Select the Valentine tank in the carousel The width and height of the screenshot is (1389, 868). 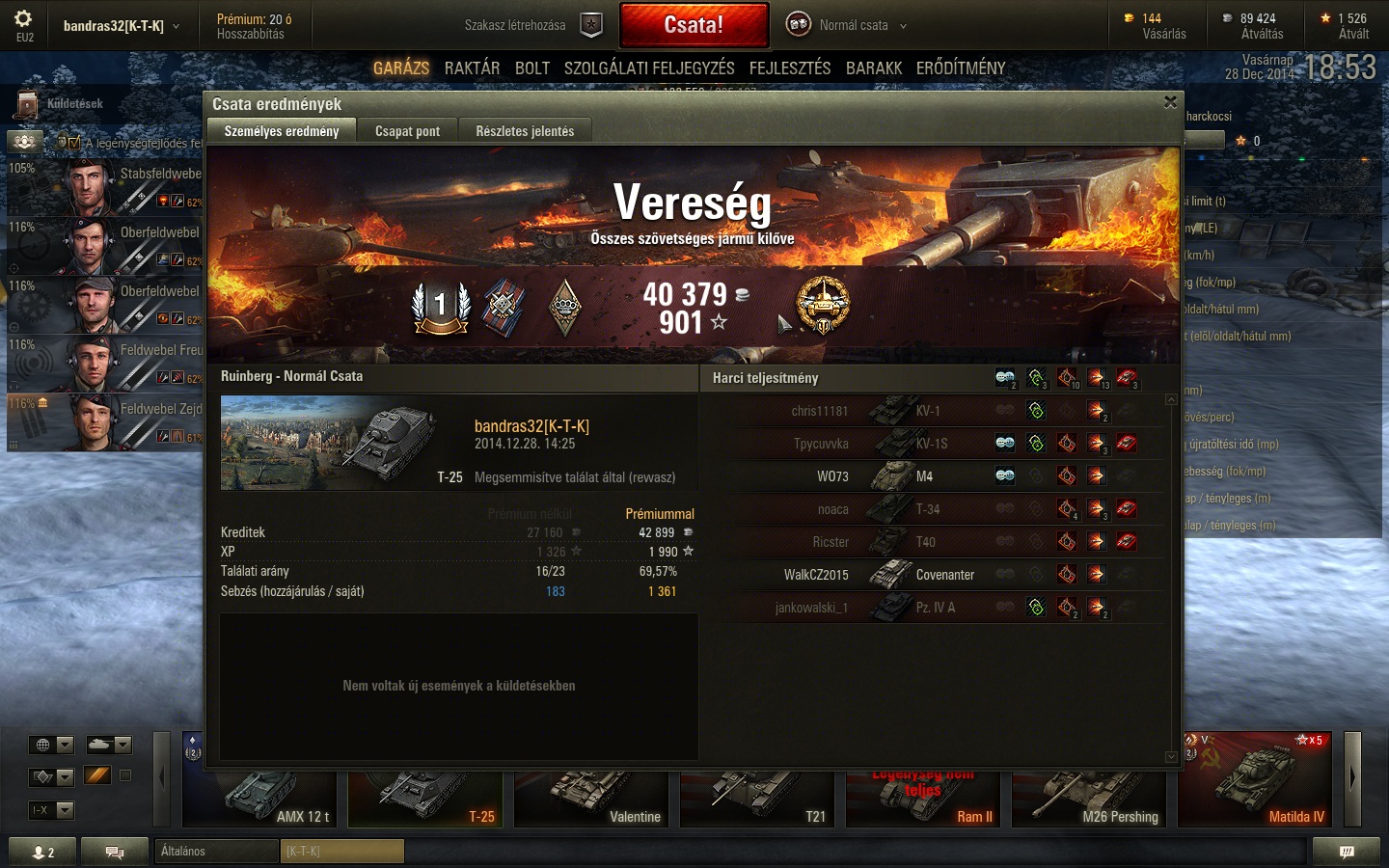pos(593,799)
